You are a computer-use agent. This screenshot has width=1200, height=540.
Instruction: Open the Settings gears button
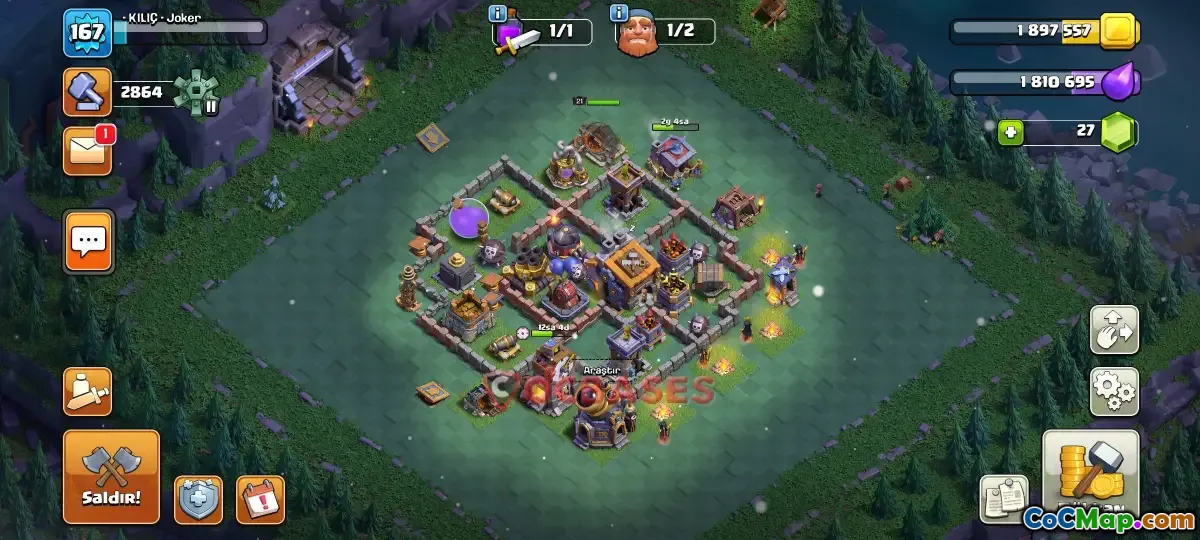pyautogui.click(x=1114, y=391)
